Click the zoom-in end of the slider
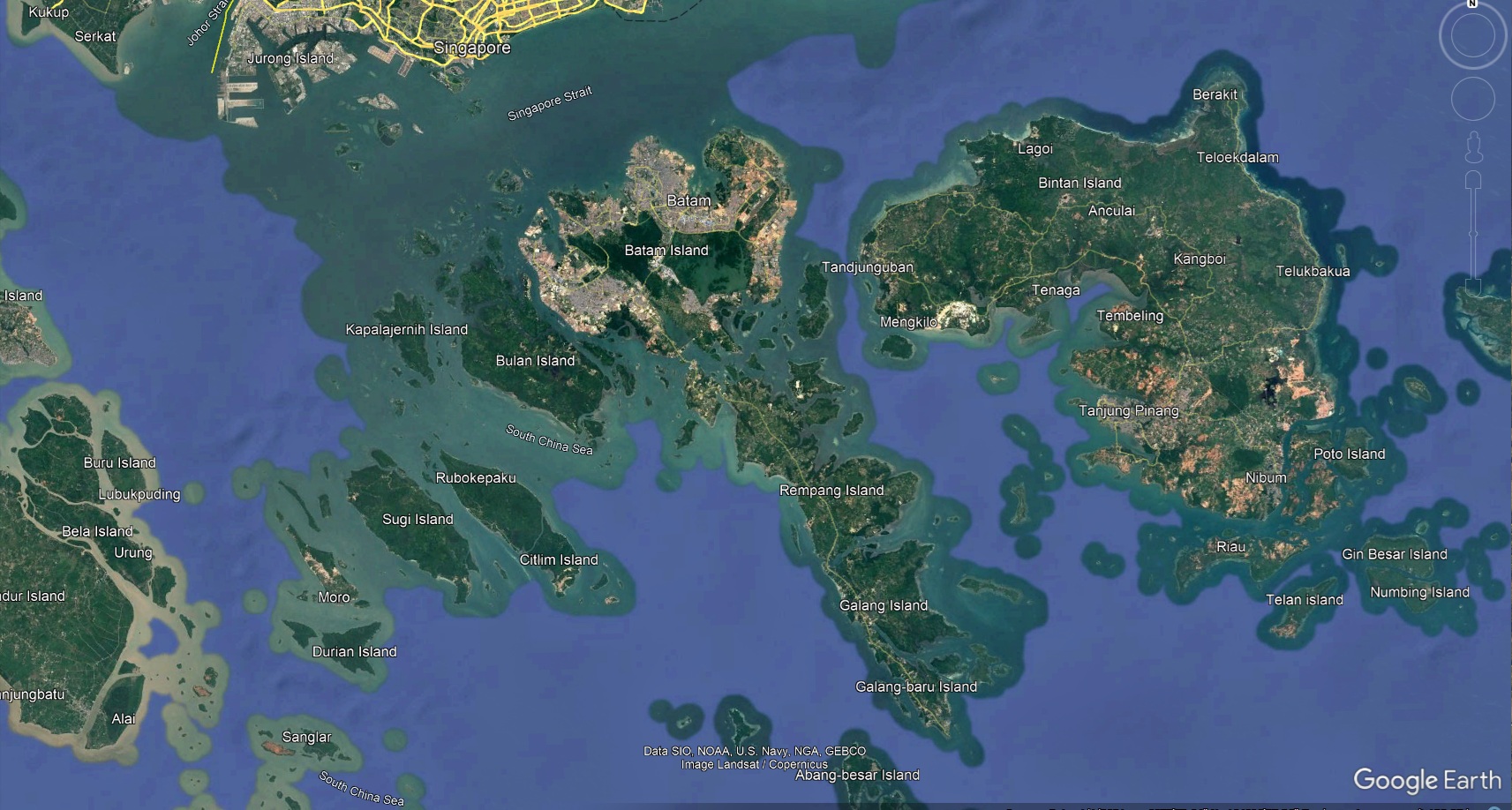This screenshot has height=810, width=1512. click(1472, 181)
